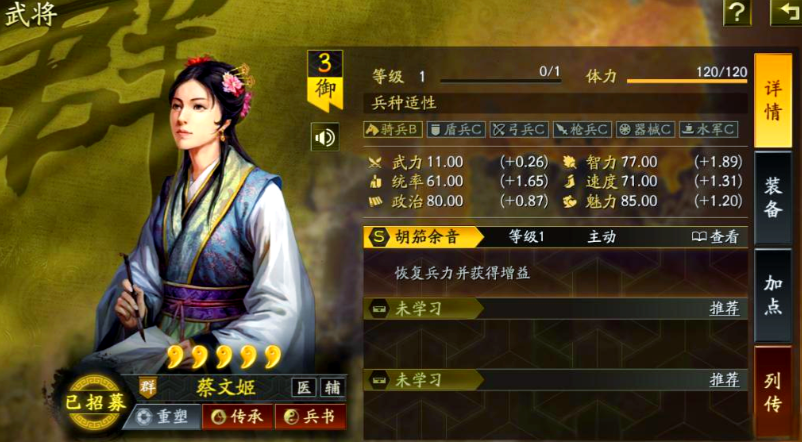Show the 列传 biography tab
802x442 pixels.
pyautogui.click(x=773, y=389)
